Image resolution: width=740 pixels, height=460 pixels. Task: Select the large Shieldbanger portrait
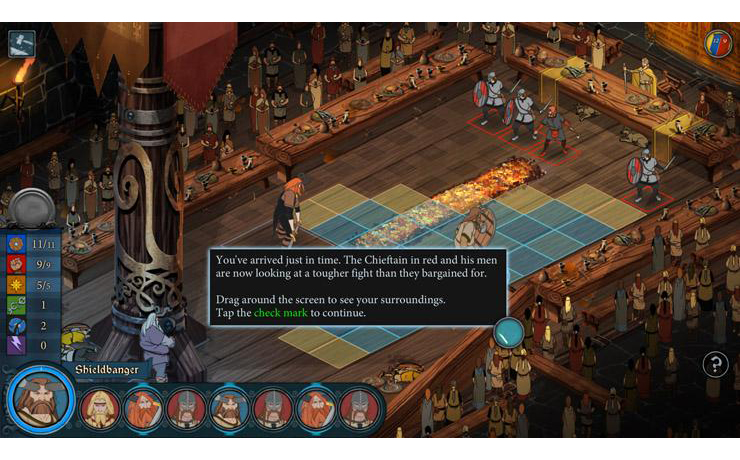click(x=41, y=403)
